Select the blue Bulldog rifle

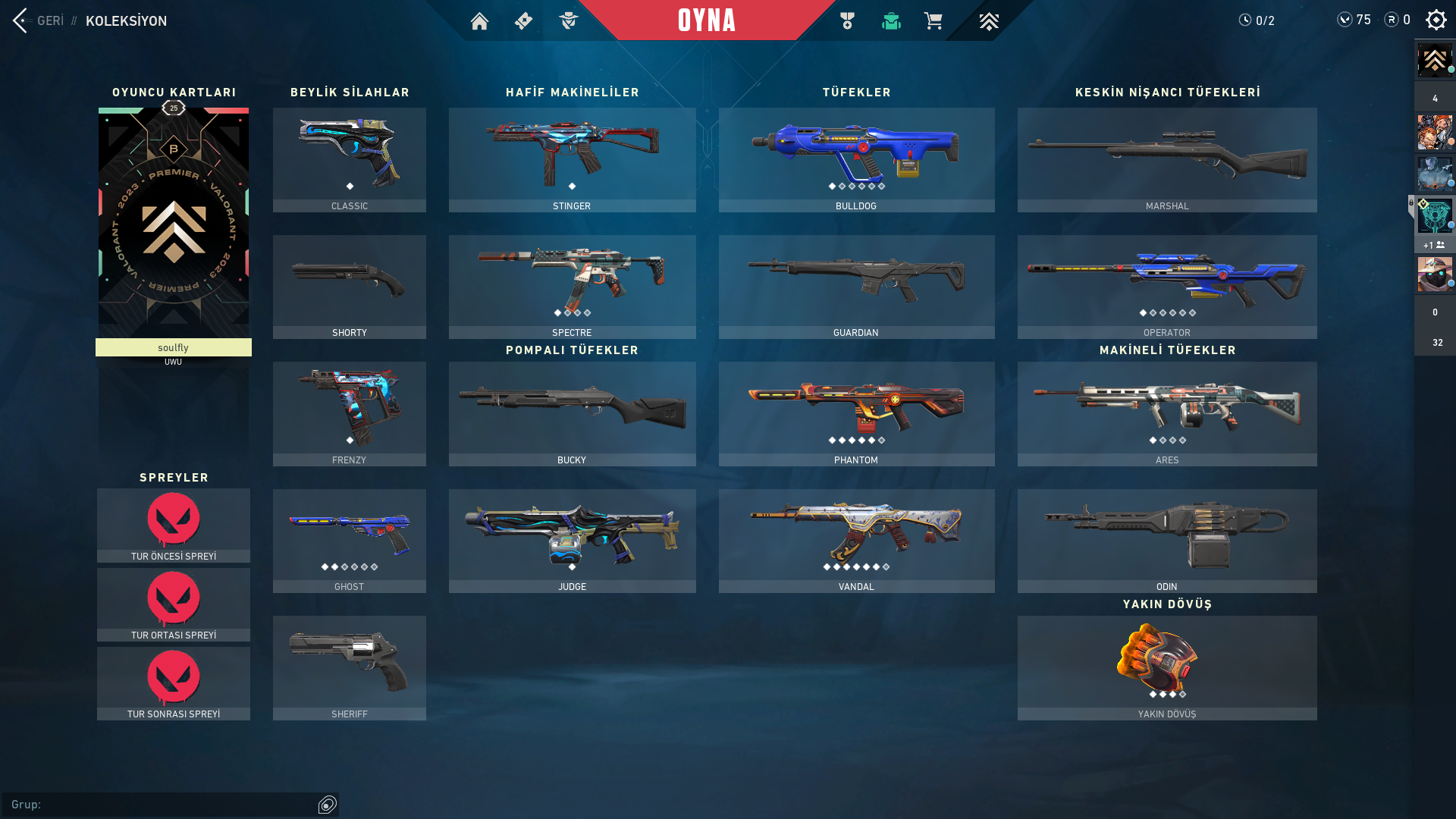tap(856, 159)
